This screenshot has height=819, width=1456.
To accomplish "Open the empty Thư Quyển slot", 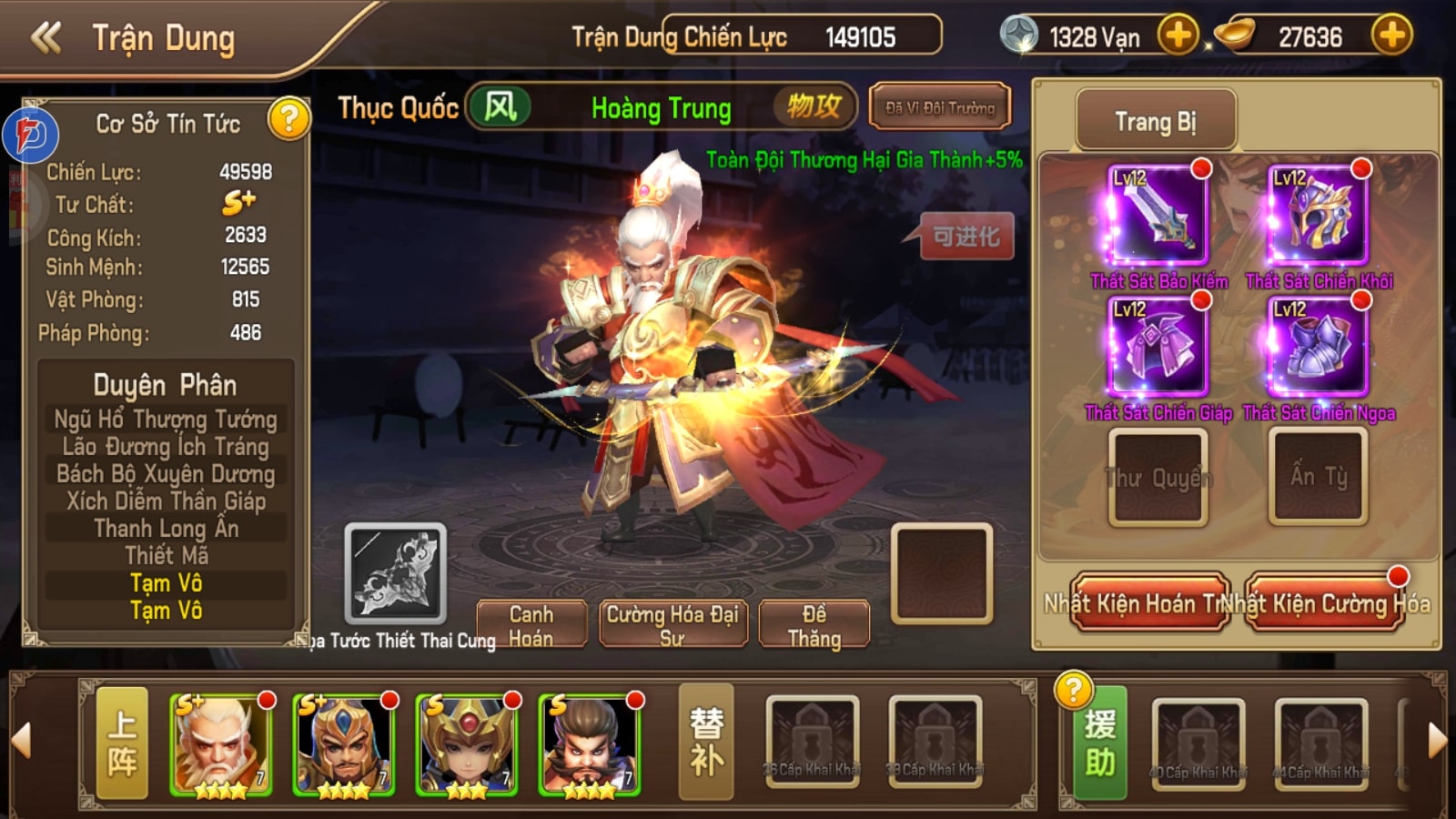I will pos(1158,478).
